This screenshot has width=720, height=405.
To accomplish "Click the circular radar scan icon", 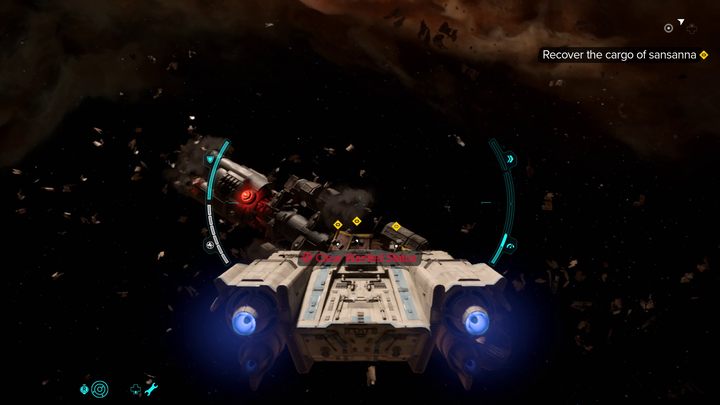I will 98,388.
